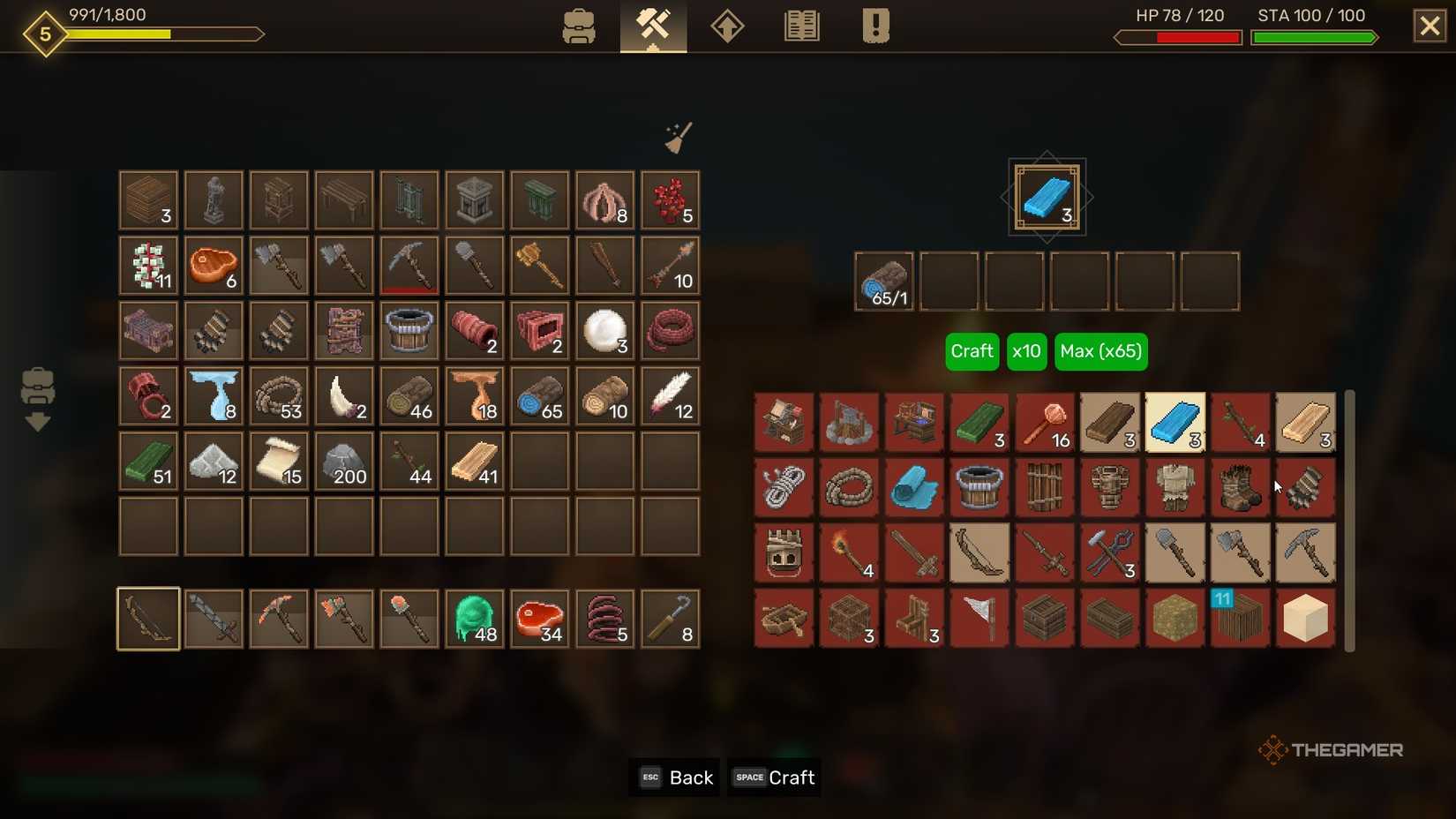Select the stone forge recipe
The image size is (1456, 819).
click(x=849, y=423)
